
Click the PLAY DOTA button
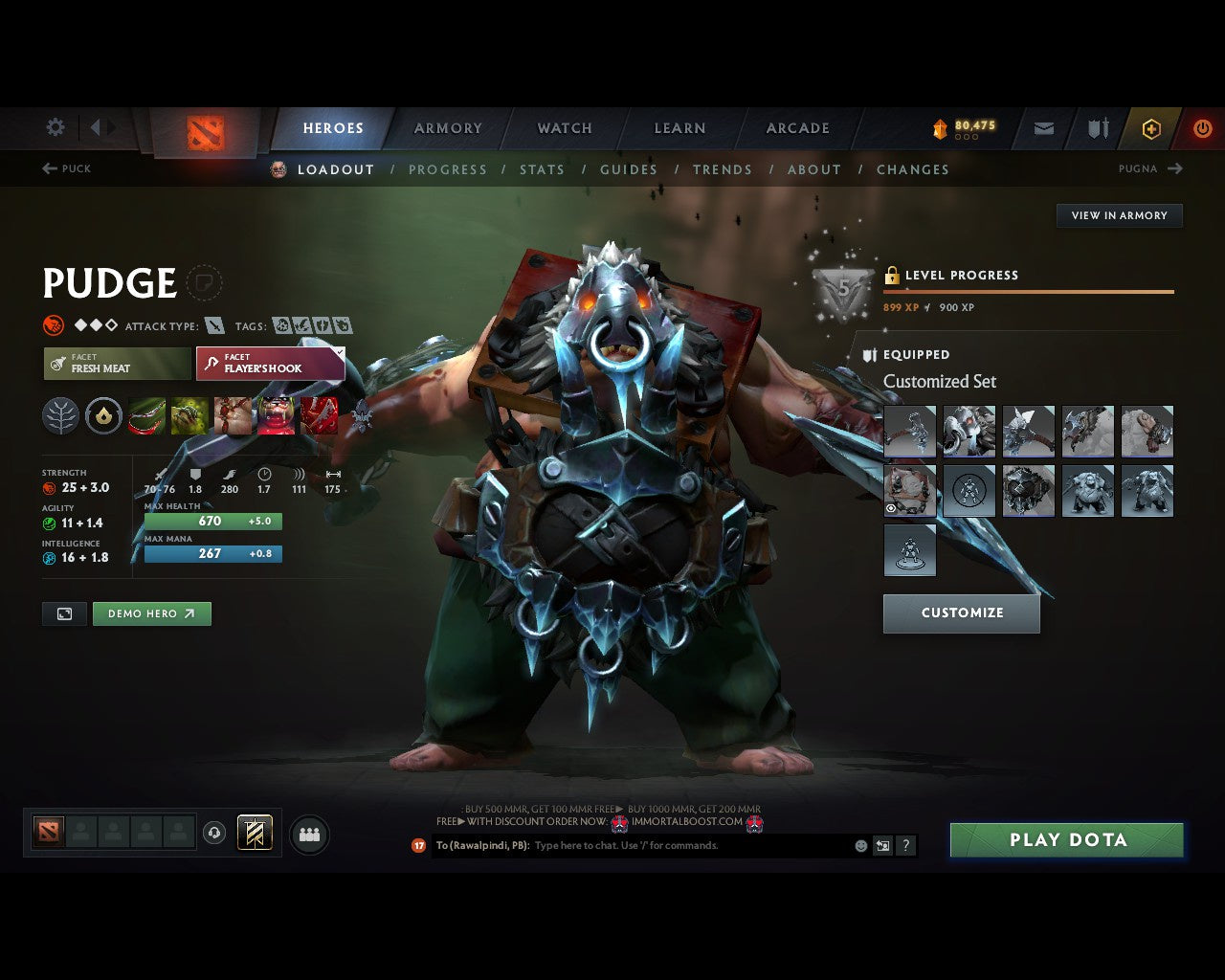pyautogui.click(x=1067, y=840)
